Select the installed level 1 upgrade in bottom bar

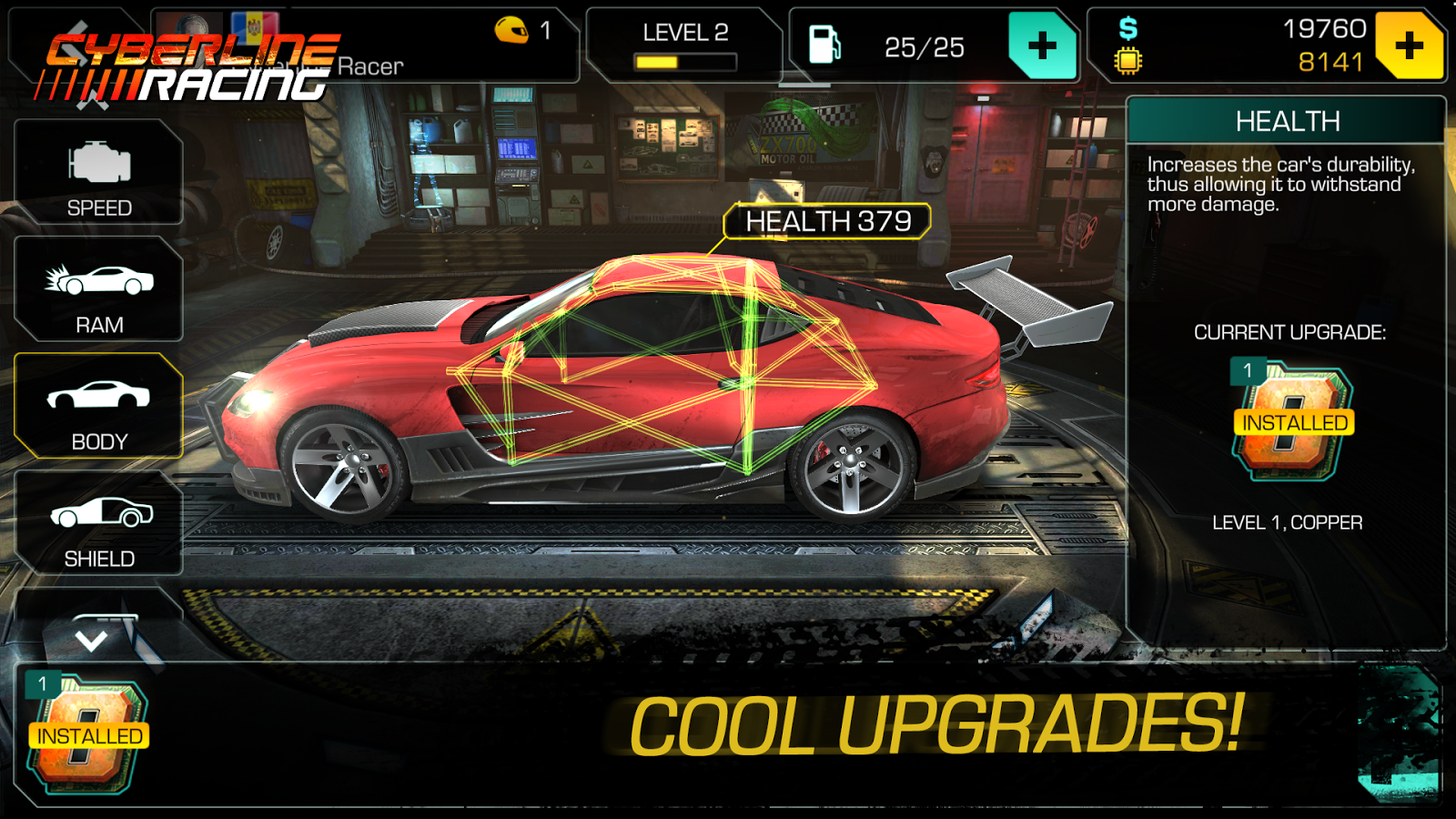pos(88,734)
